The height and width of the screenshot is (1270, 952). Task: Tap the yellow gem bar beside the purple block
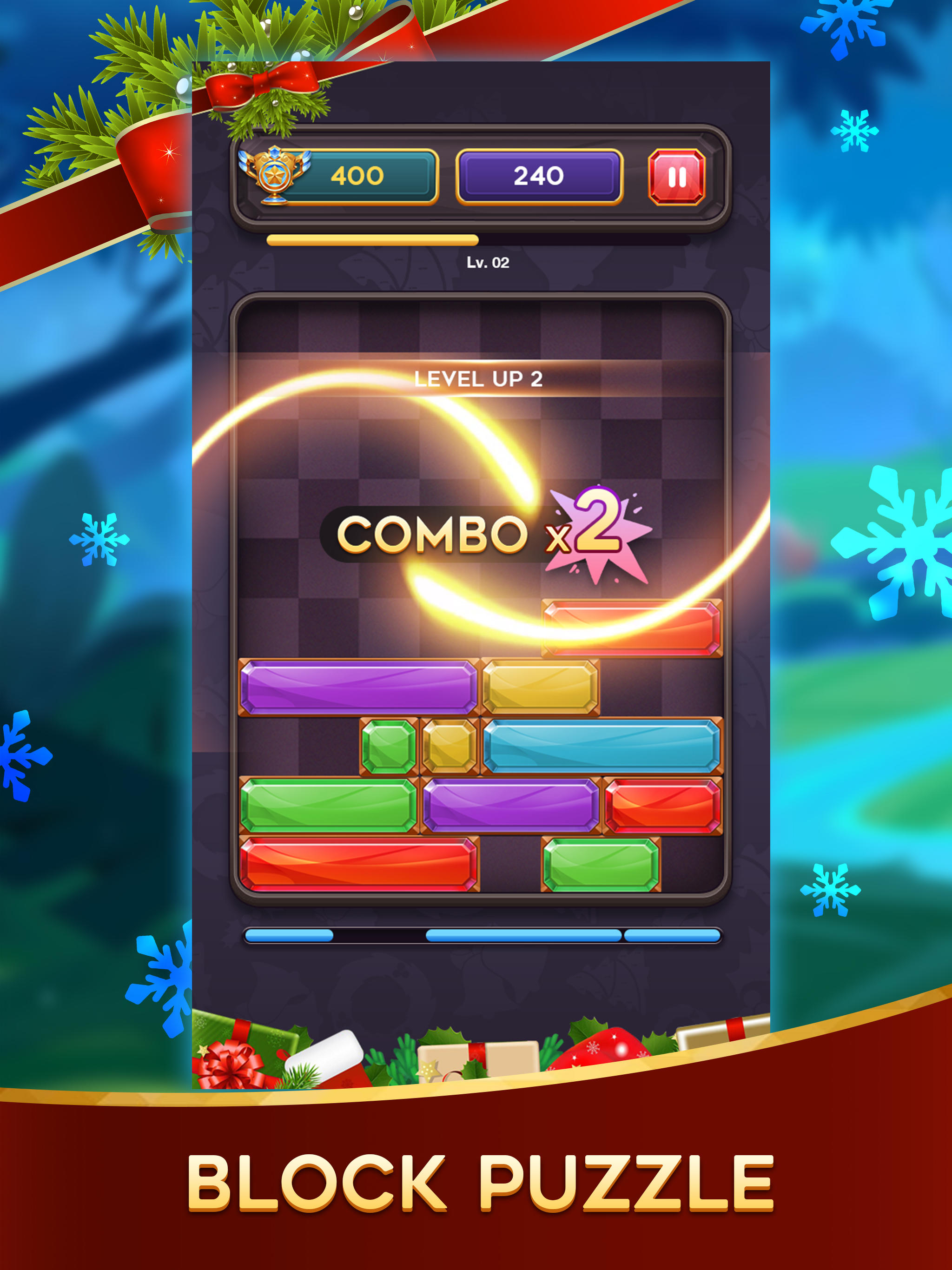coord(540,689)
